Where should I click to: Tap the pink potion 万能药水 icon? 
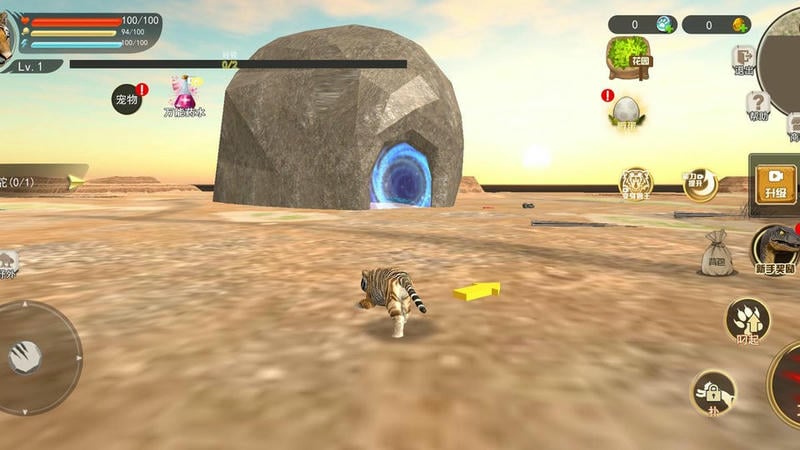click(x=184, y=94)
